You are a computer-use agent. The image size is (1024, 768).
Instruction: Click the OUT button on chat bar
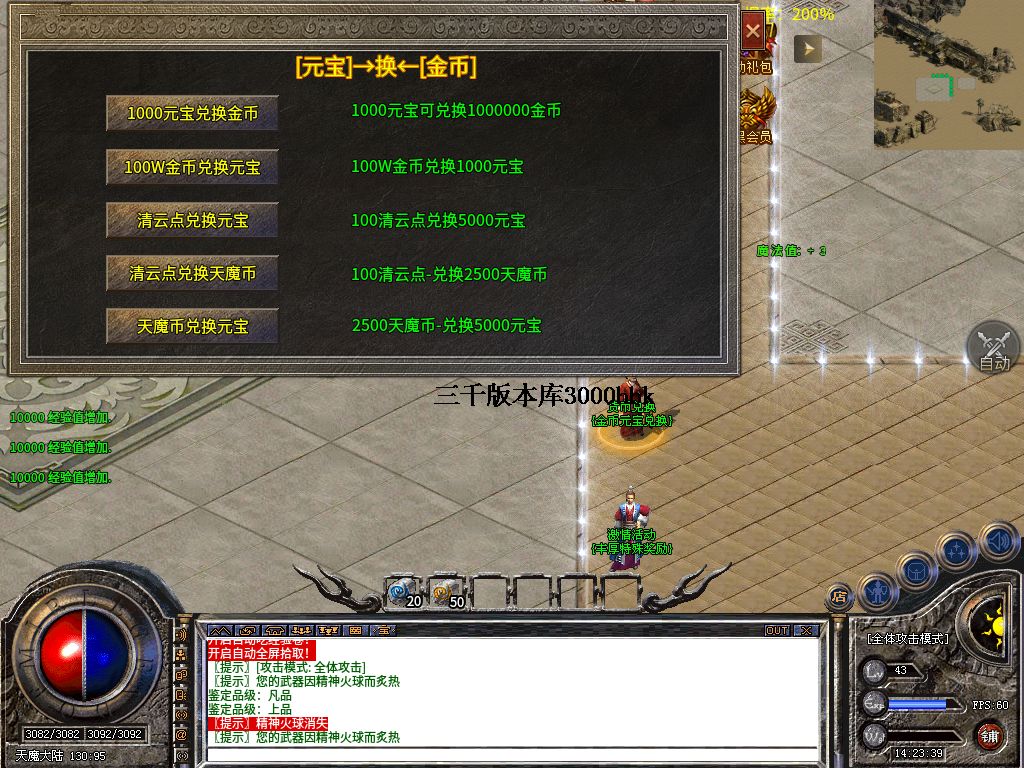tap(777, 631)
